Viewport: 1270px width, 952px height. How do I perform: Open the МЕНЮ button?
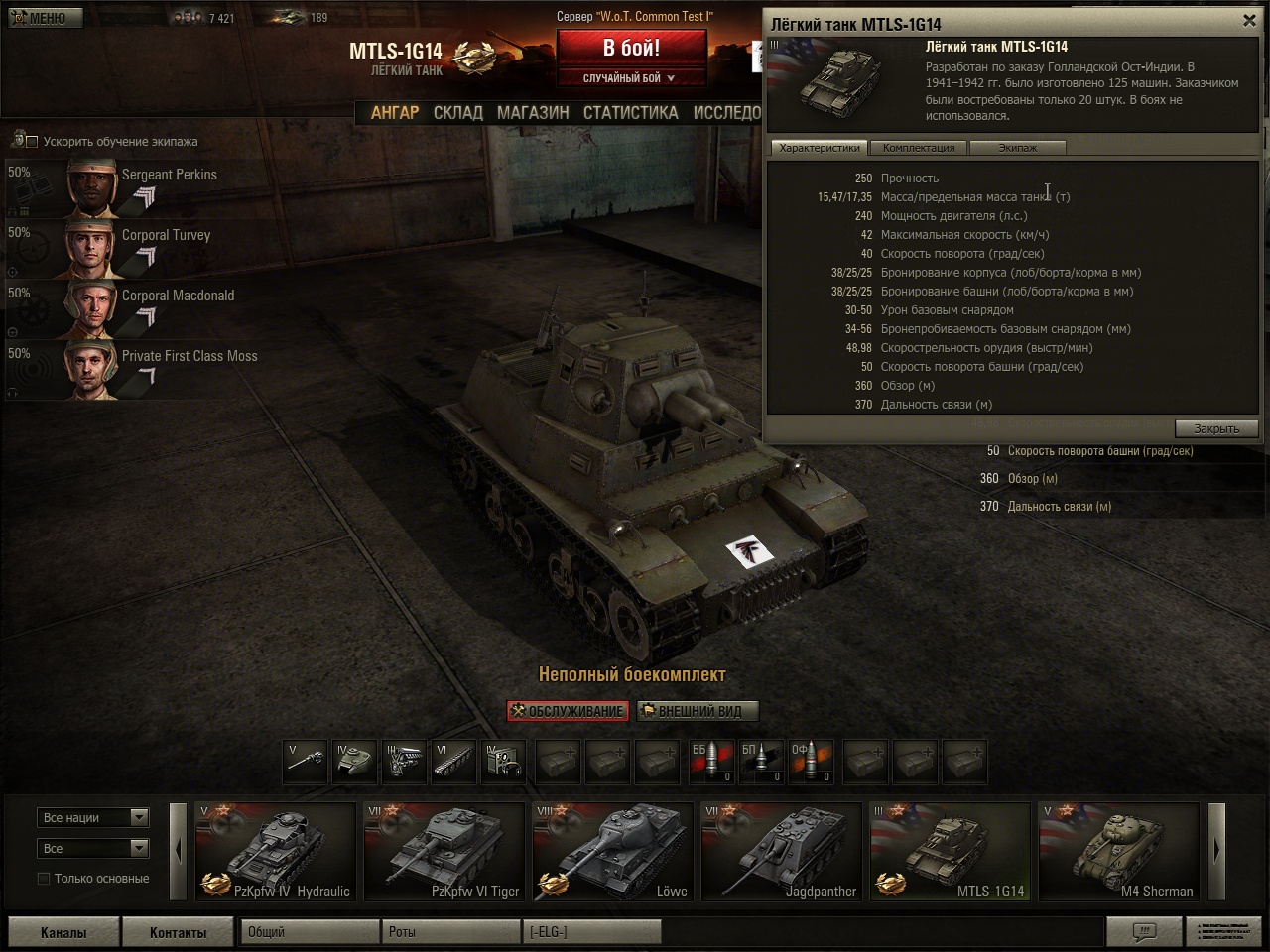(x=45, y=17)
